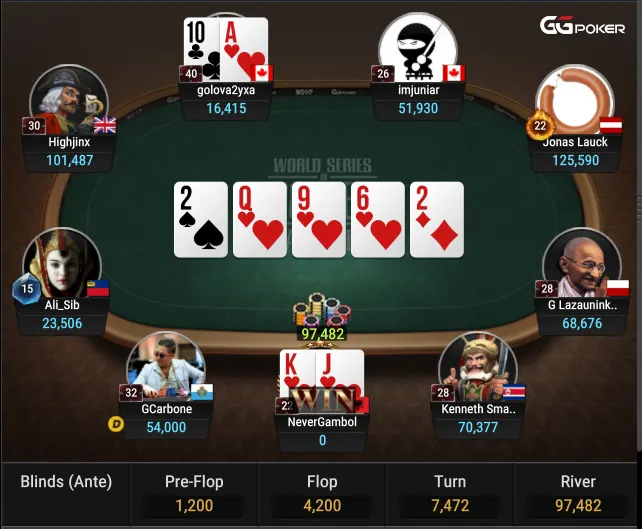View Jonas Lauck's player avatar
The height and width of the screenshot is (529, 642).
(x=574, y=102)
